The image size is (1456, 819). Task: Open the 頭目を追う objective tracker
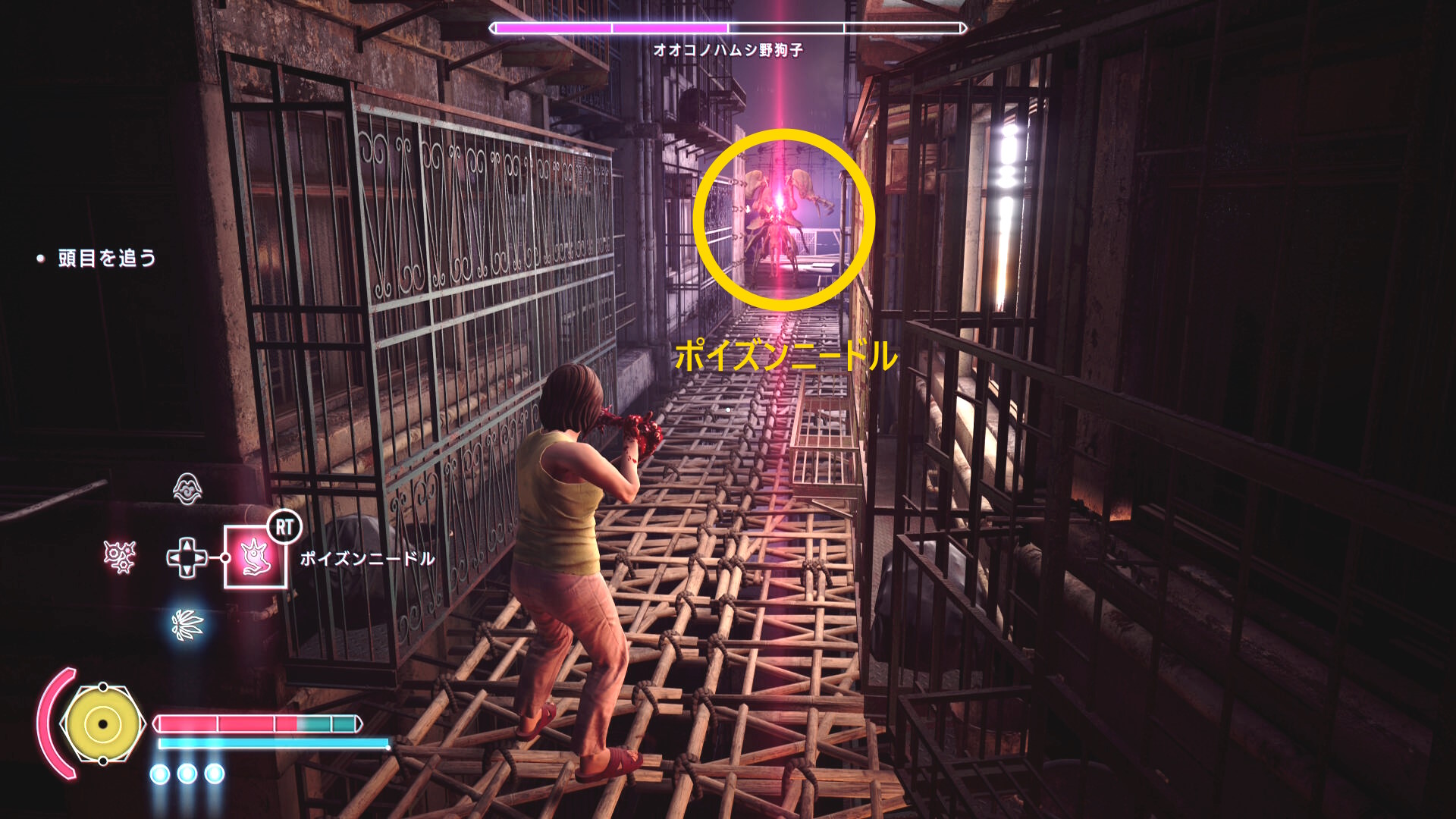pyautogui.click(x=107, y=259)
